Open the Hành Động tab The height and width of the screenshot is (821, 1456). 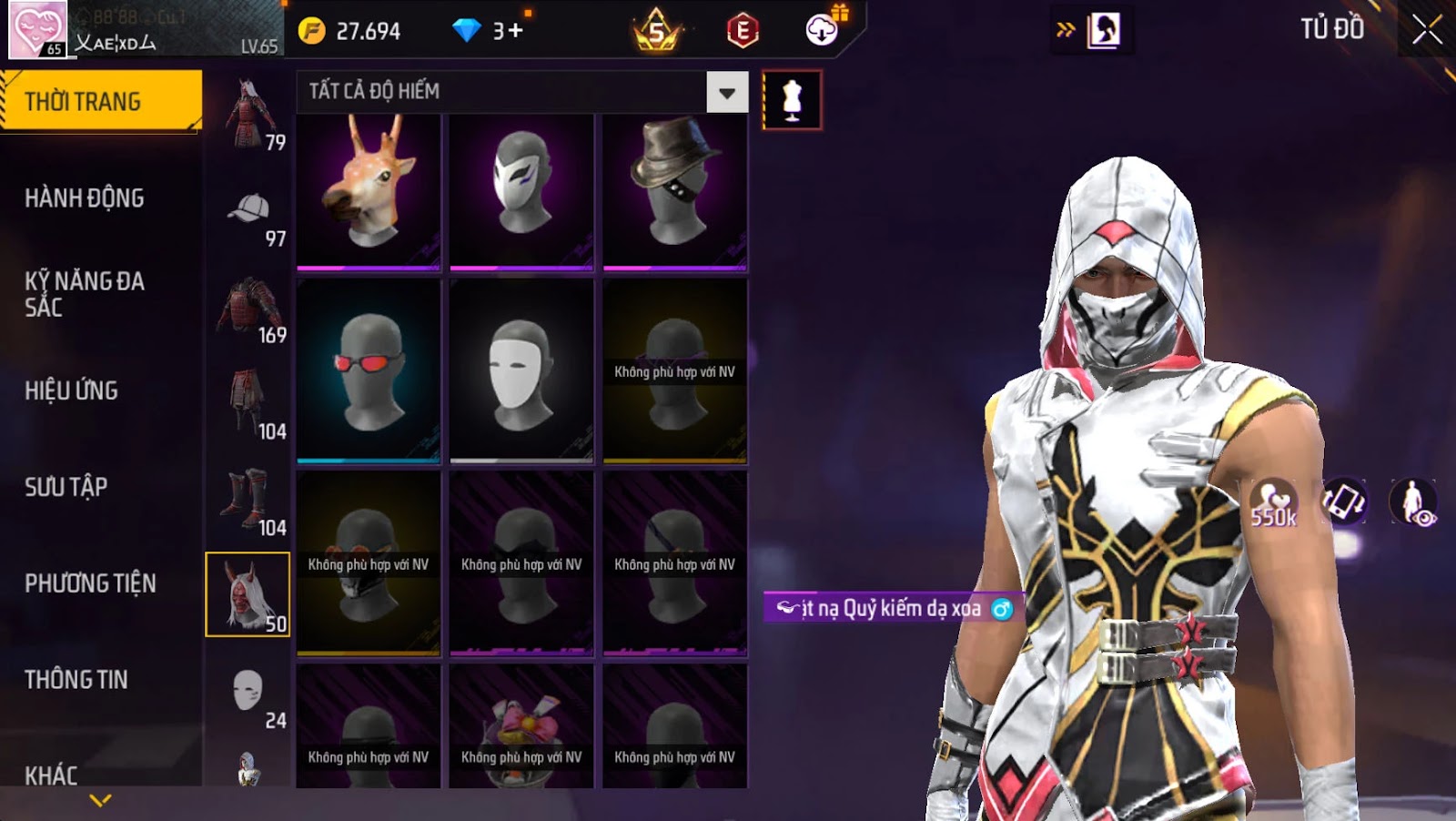point(85,198)
